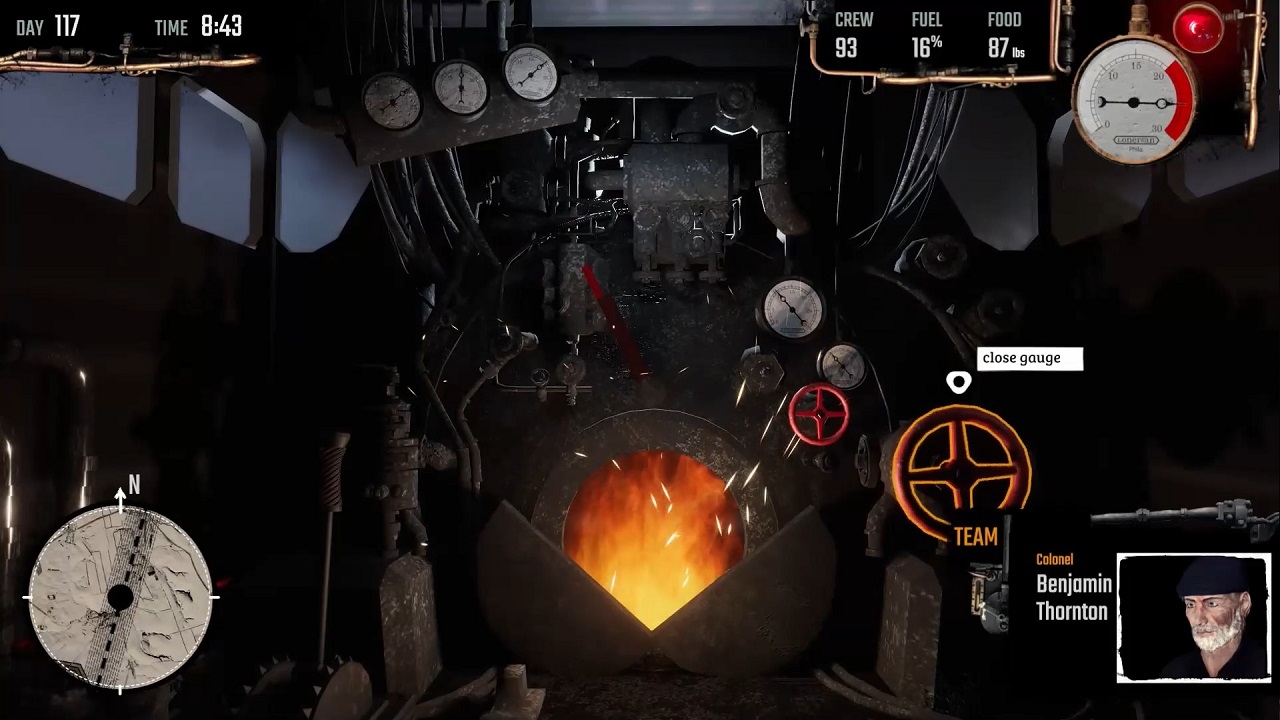Screen dimensions: 1280x720
Task: Click the highlighted orange steam valve wheel
Action: click(x=961, y=473)
